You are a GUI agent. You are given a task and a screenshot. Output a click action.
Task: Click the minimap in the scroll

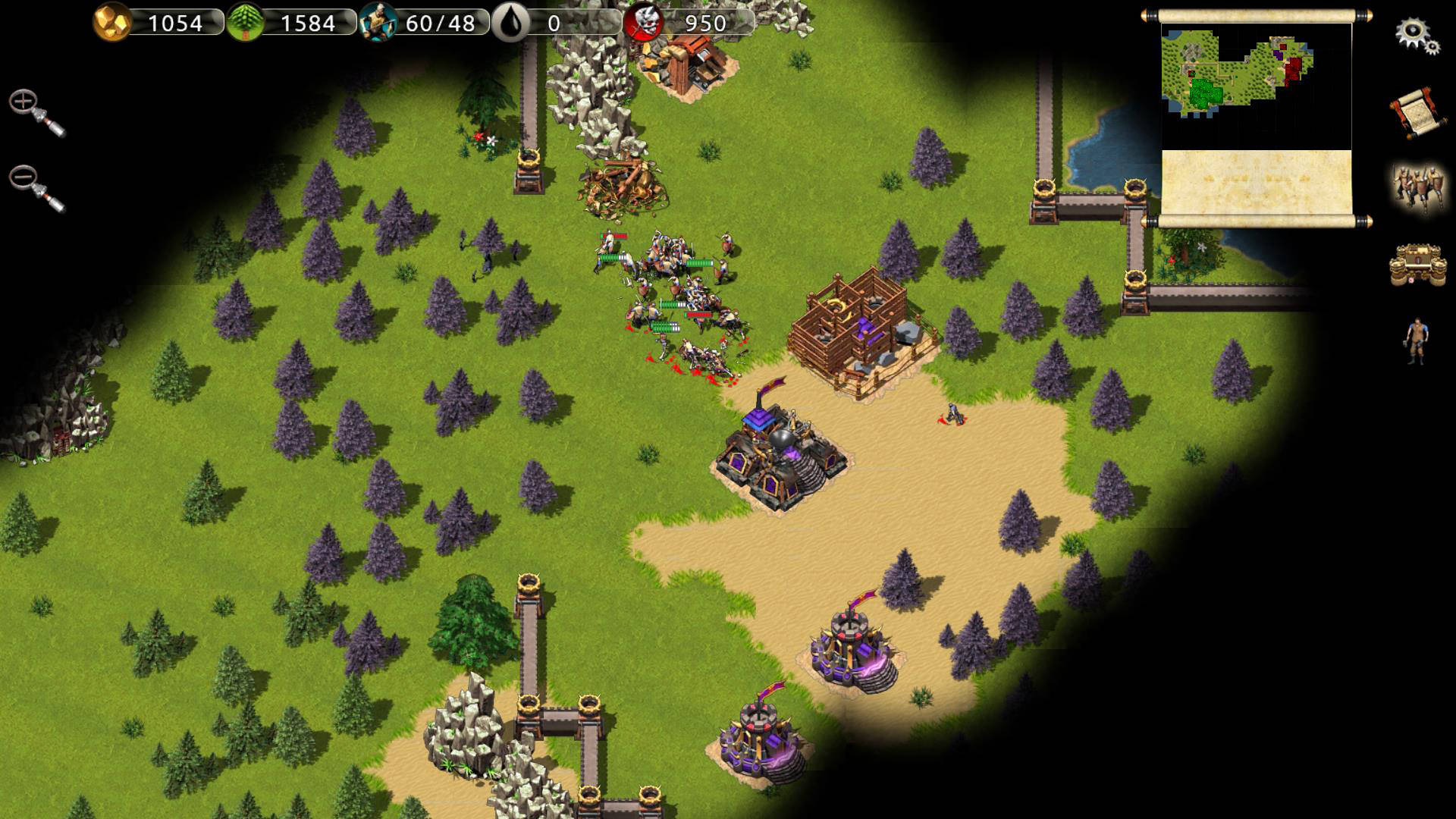(x=1256, y=85)
